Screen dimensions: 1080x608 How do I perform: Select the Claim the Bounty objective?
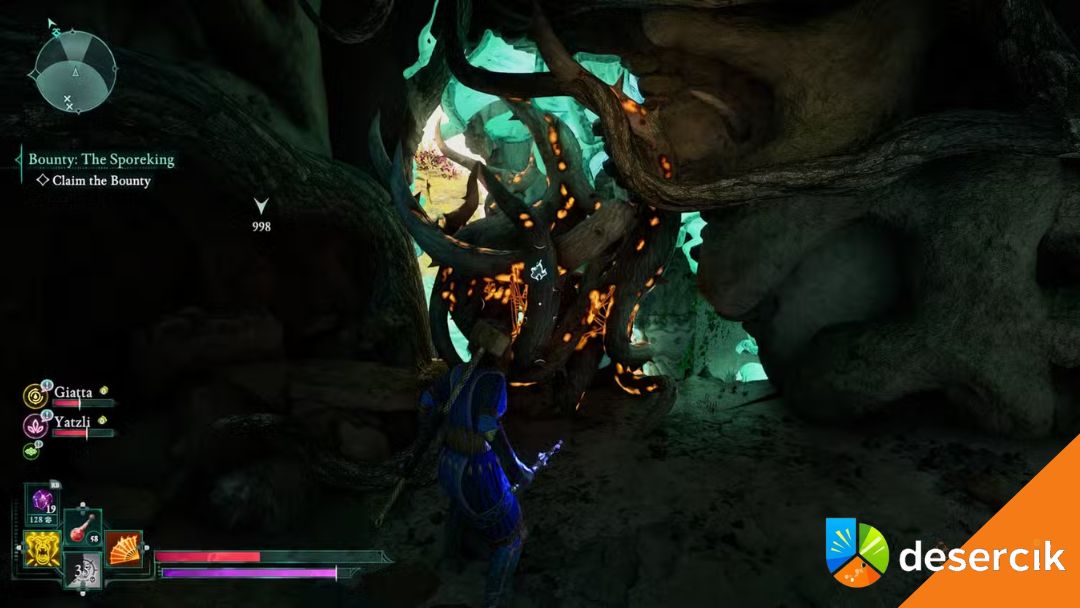point(101,181)
